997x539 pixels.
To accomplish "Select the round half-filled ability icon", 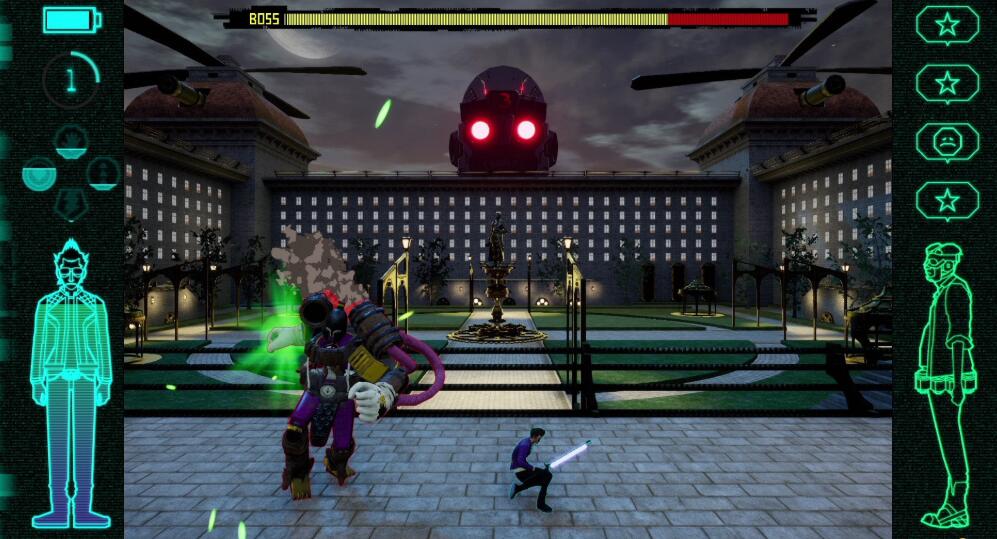I will click(x=40, y=174).
